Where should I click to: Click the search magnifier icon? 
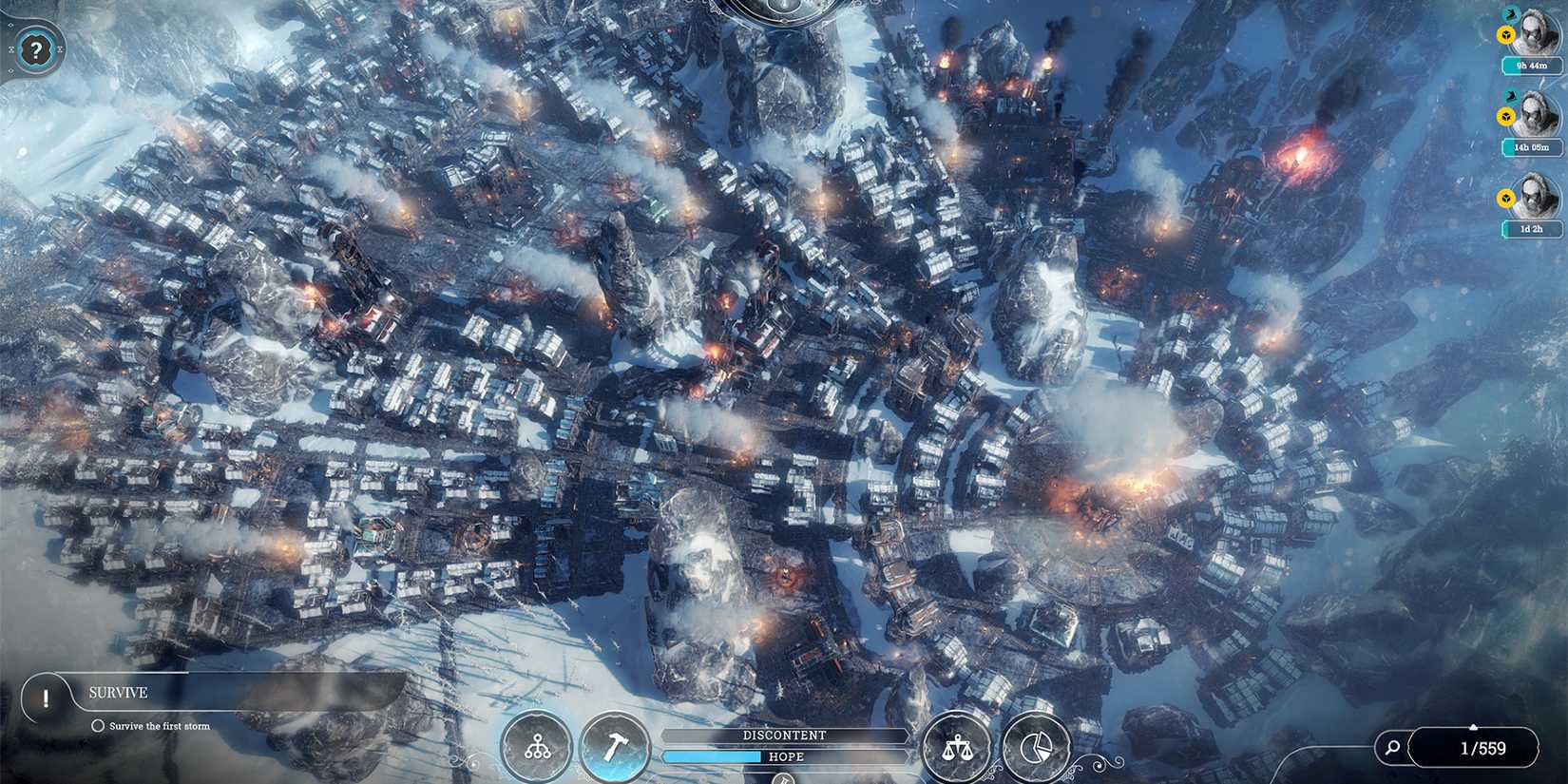click(x=1393, y=748)
